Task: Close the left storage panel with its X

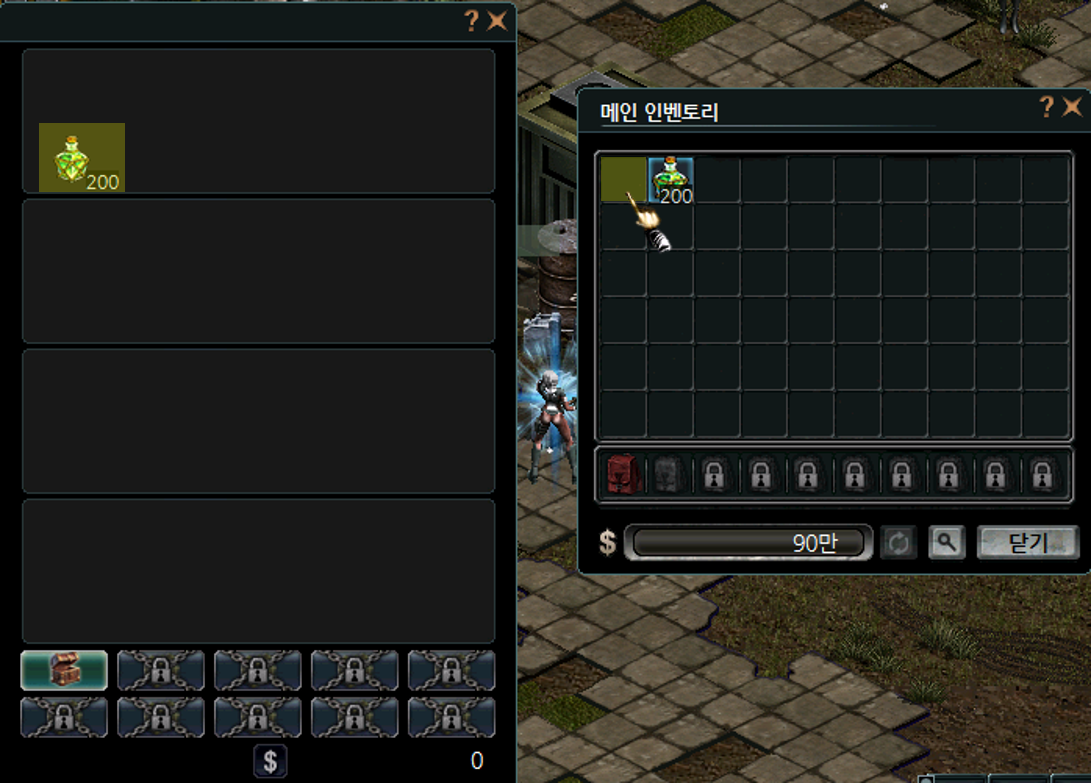Action: tap(497, 21)
